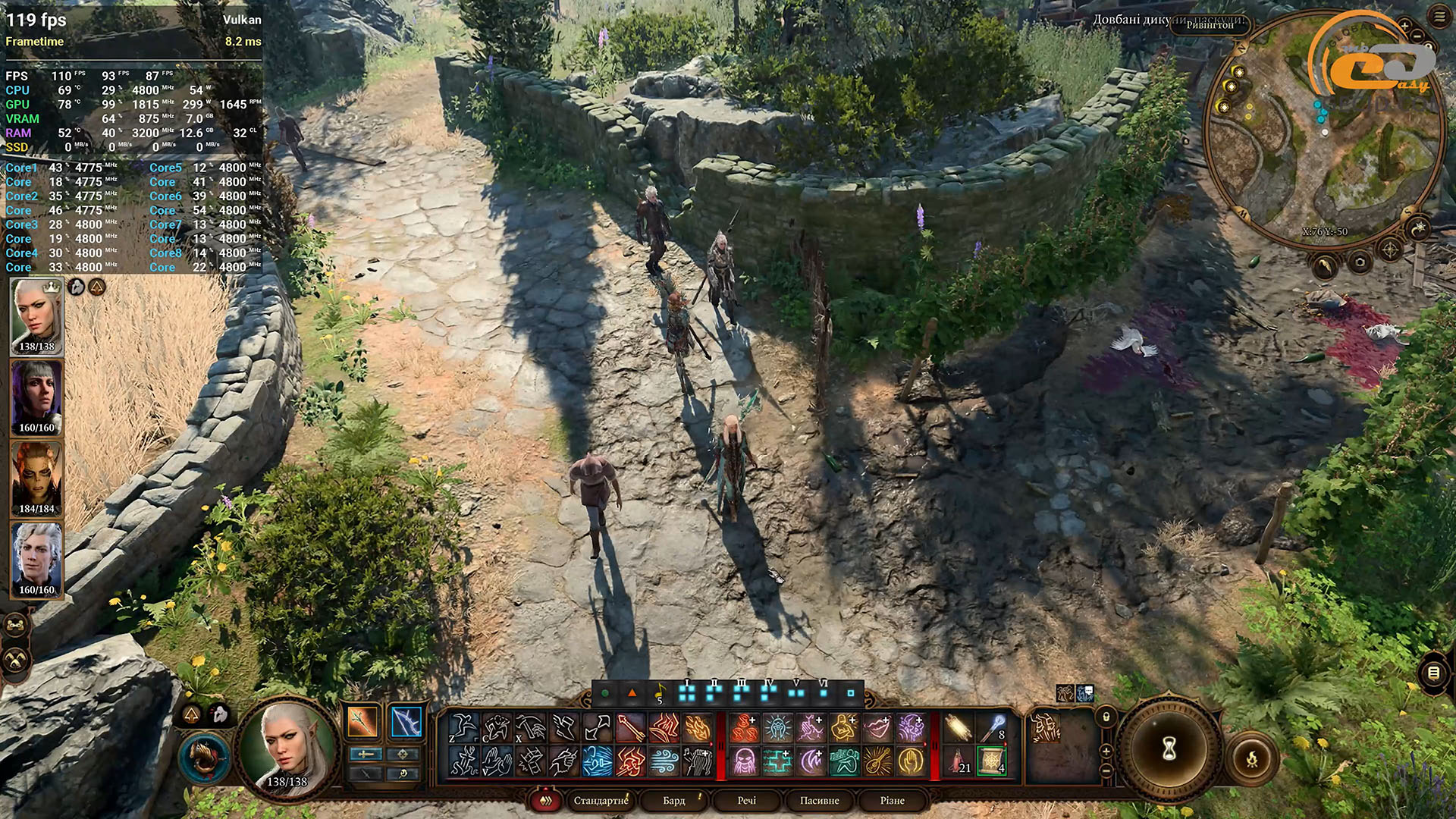This screenshot has height=819, width=1456.
Task: Open the campfire rest button
Action: (x=1251, y=758)
